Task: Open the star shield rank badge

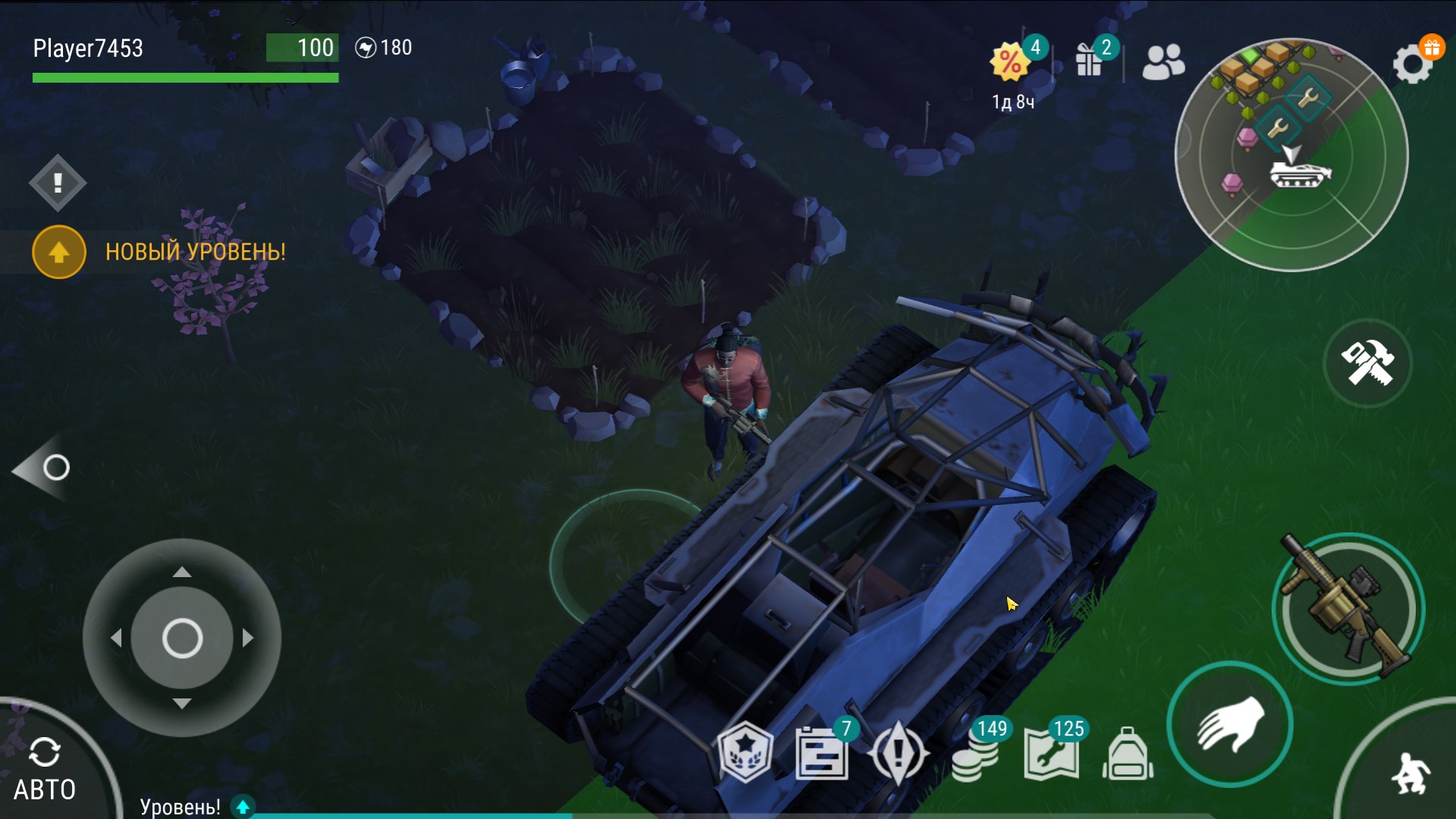Action: coord(745,752)
